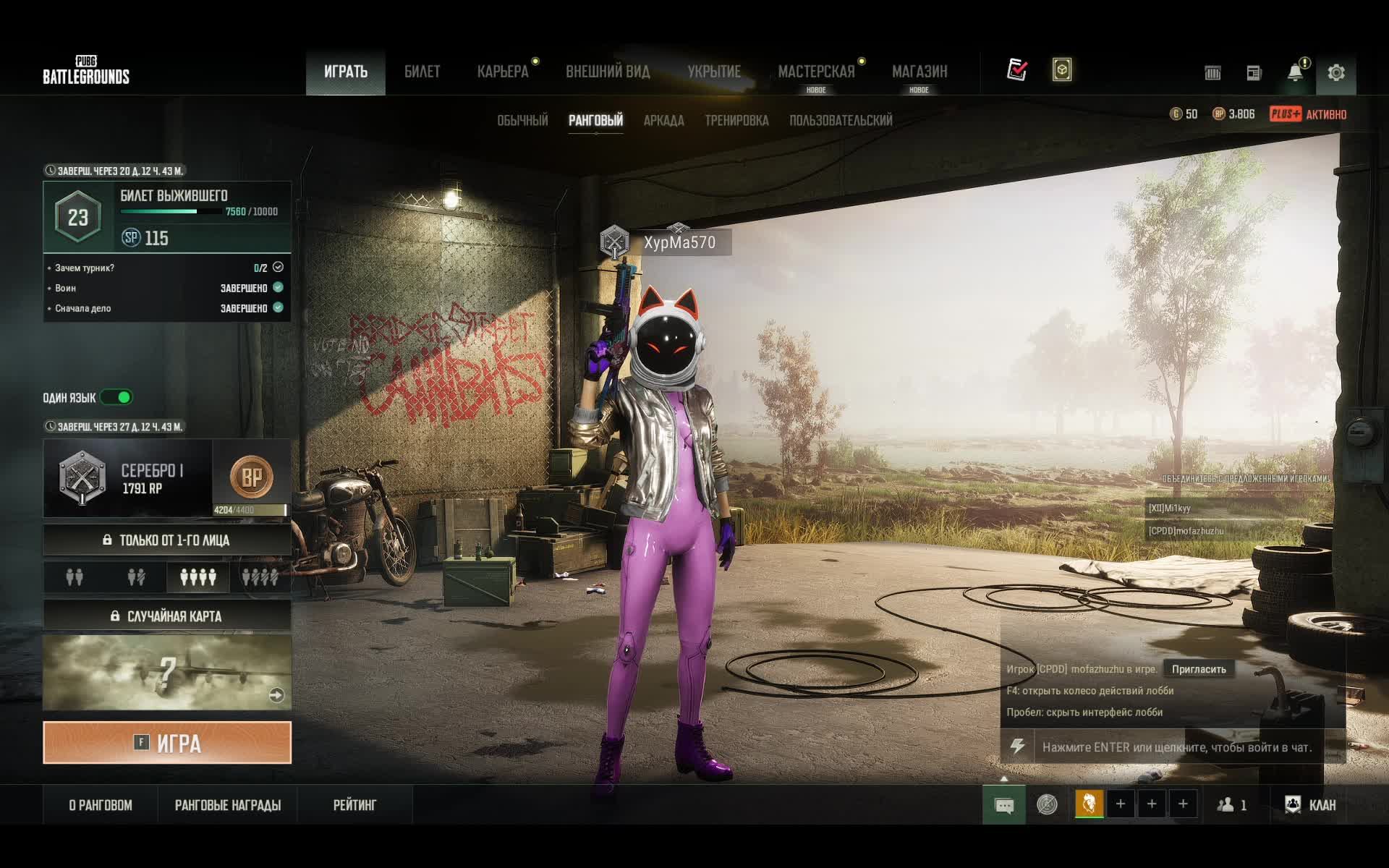Invite player with the Пригласить button
Viewport: 1389px width, 868px height.
pos(1199,669)
